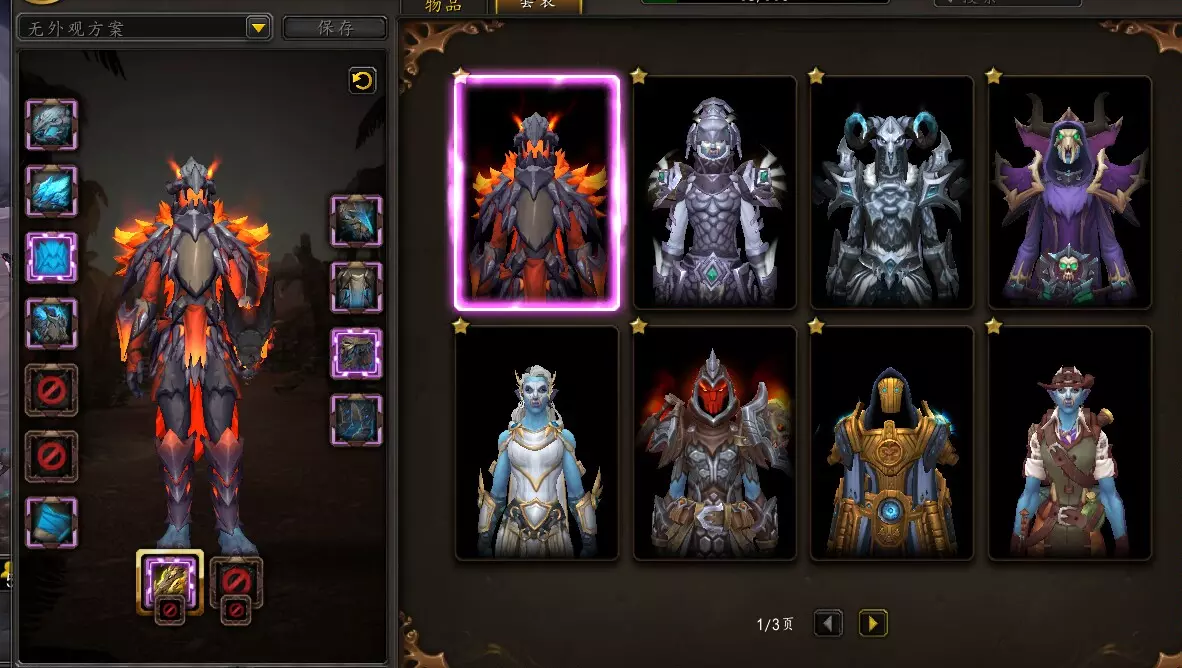Select the feet slot appearance icon
Viewport: 1182px width, 668px height.
point(356,420)
